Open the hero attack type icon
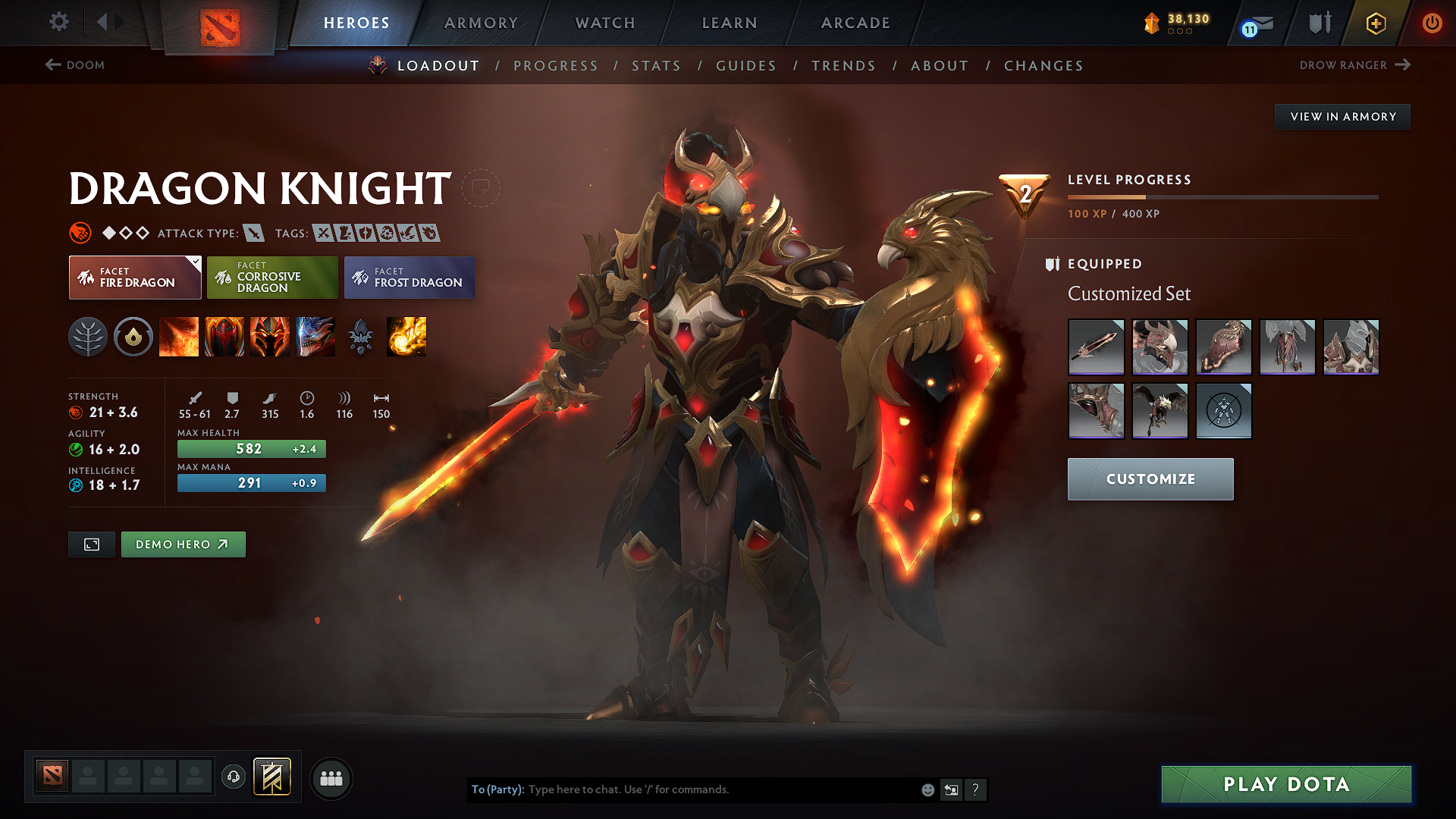The height and width of the screenshot is (819, 1456). [256, 233]
